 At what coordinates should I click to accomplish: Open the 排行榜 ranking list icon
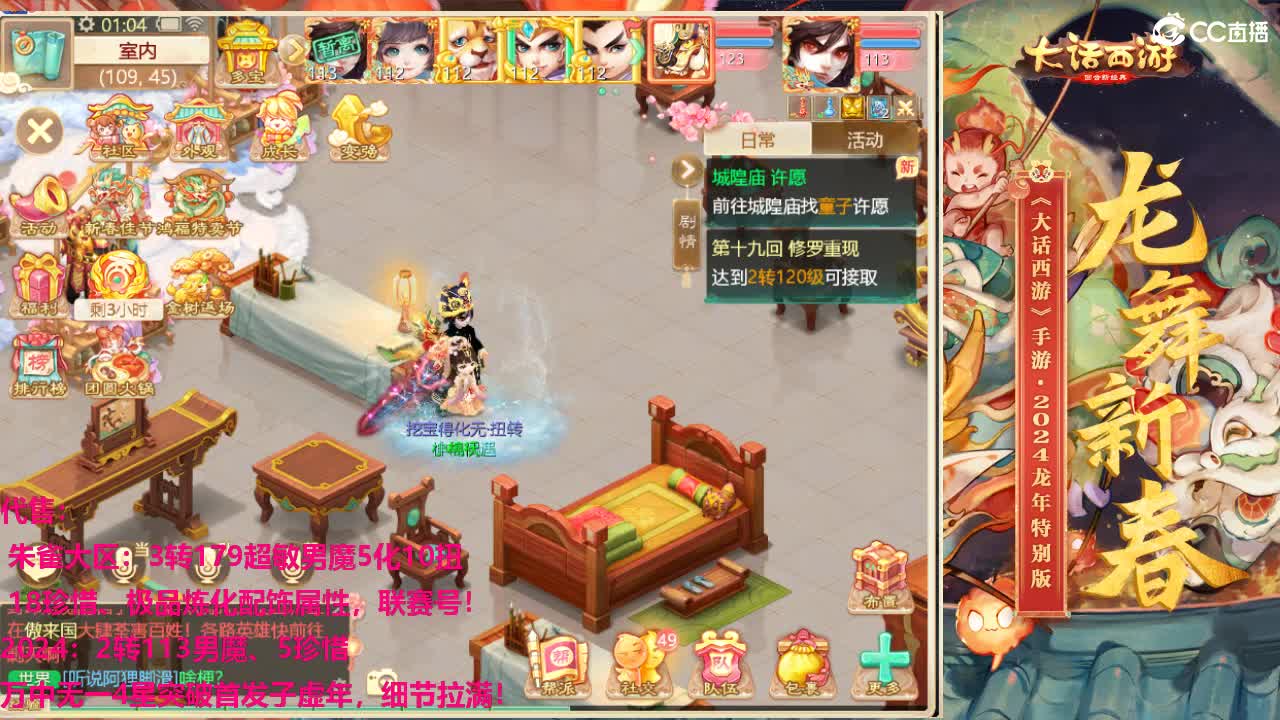click(x=38, y=358)
